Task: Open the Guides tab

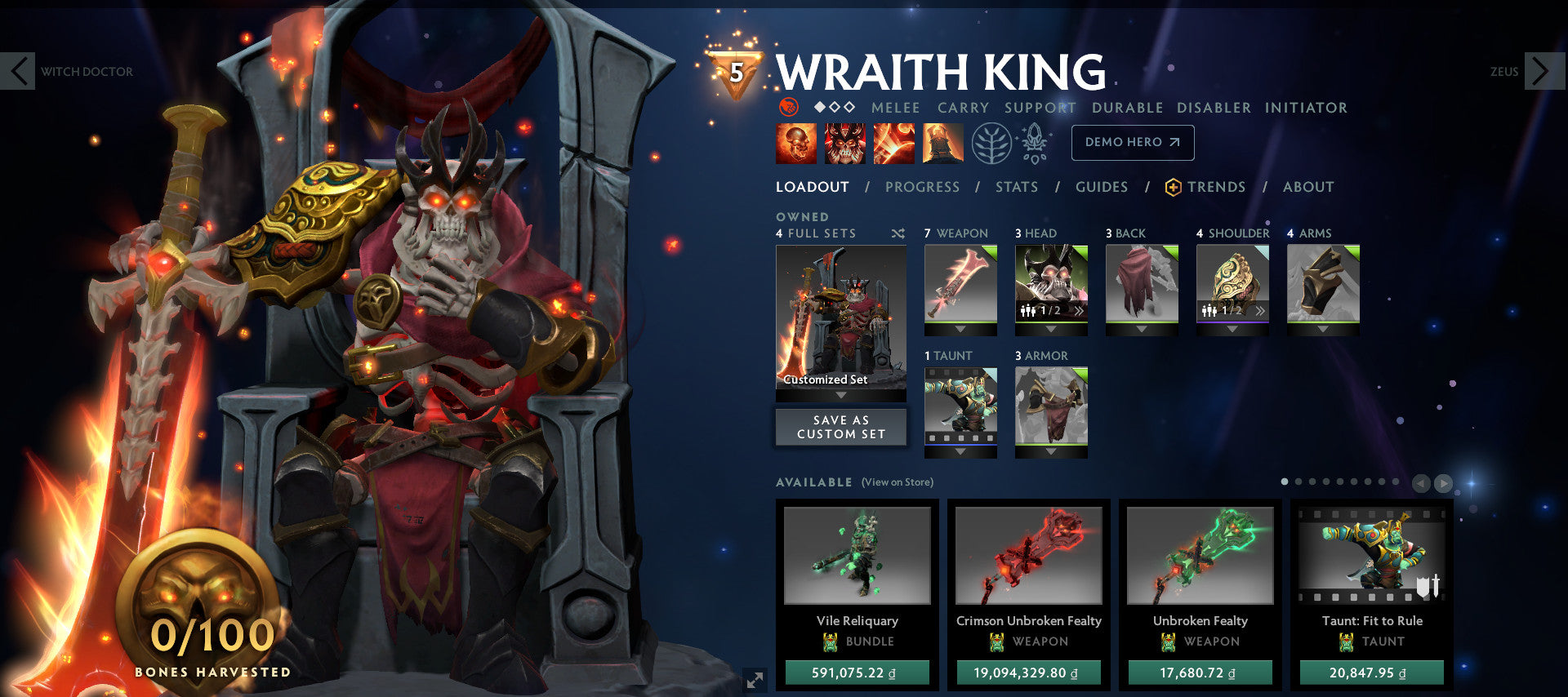Action: (x=1101, y=186)
